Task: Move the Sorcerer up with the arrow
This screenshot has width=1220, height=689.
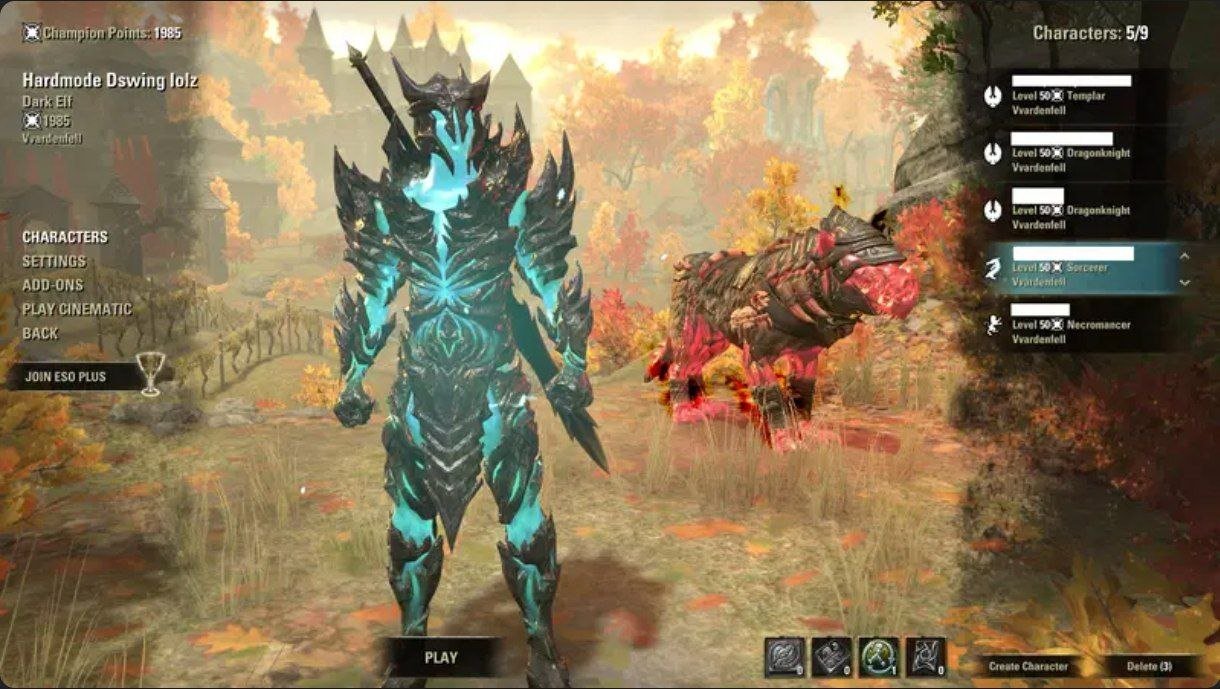Action: tap(1185, 256)
